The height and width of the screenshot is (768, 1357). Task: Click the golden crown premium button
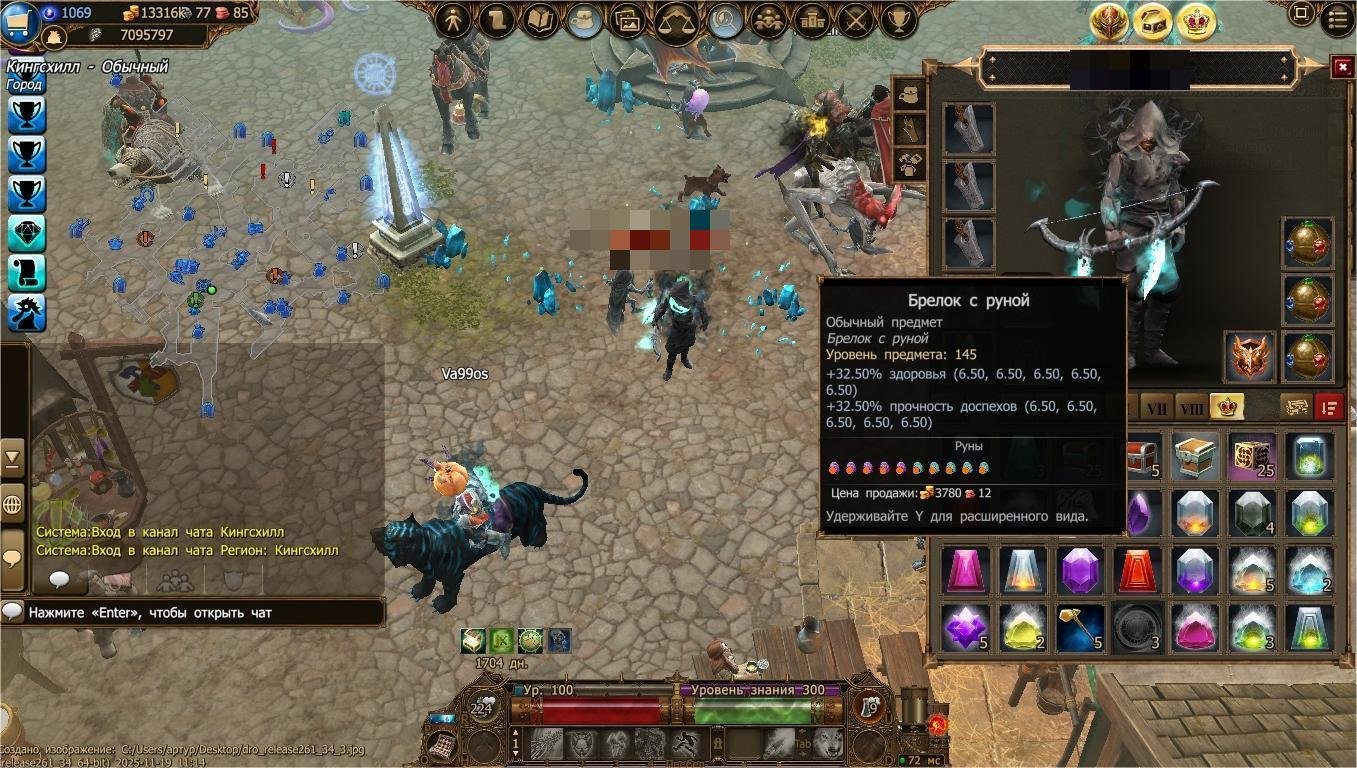1196,22
